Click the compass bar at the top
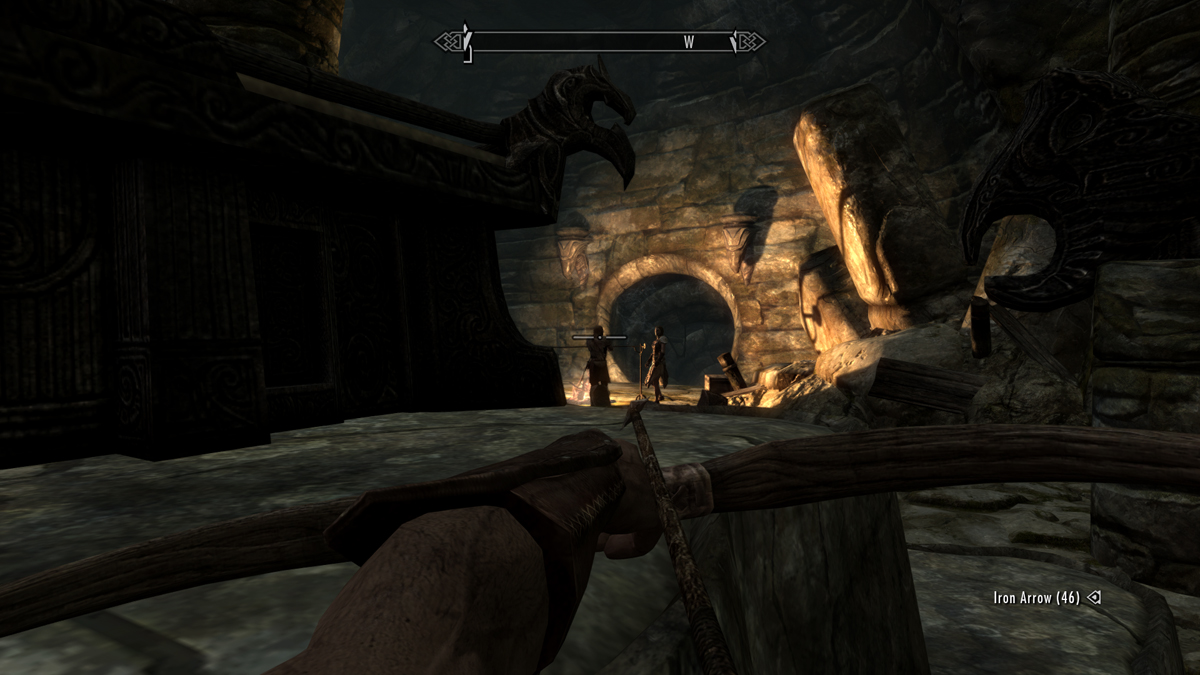The image size is (1200, 675). [599, 42]
